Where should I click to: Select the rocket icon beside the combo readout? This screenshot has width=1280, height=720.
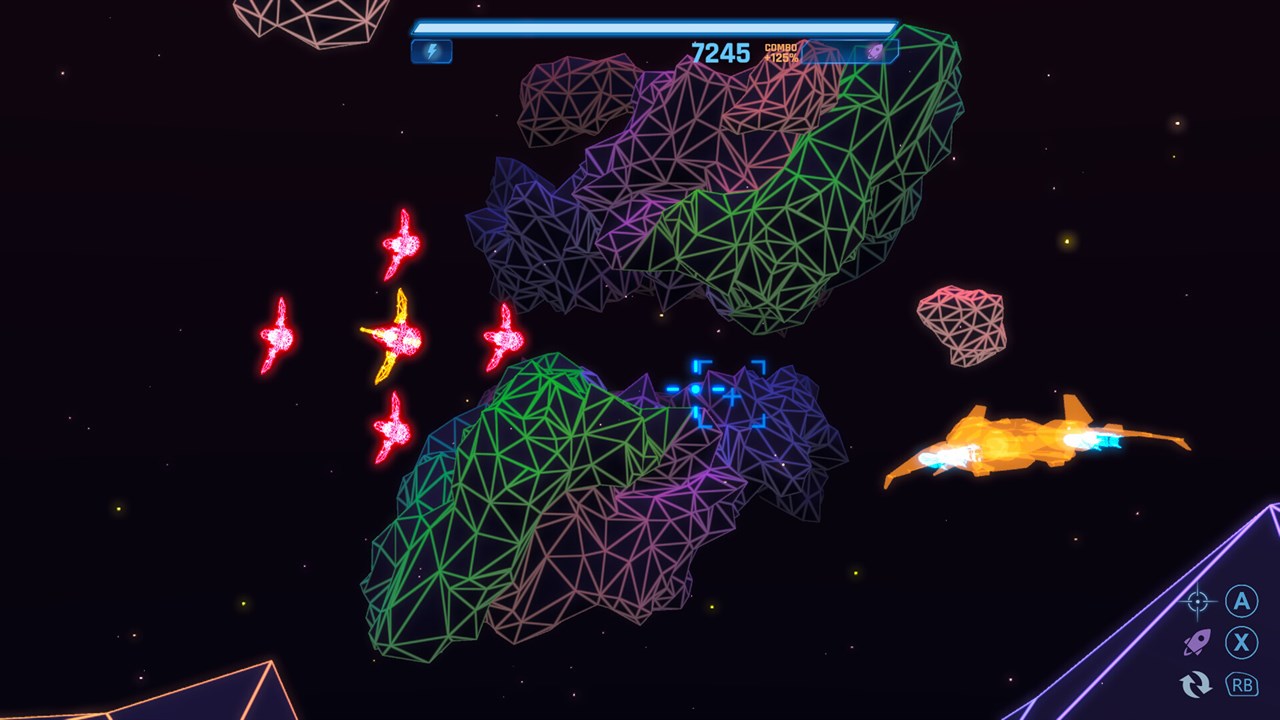pos(875,52)
